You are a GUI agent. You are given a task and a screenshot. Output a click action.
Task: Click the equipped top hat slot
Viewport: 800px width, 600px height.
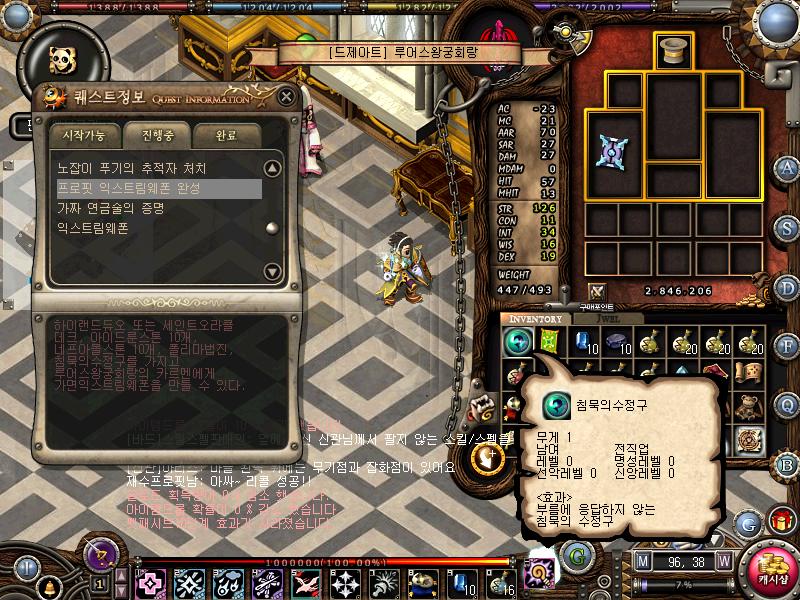[673, 51]
